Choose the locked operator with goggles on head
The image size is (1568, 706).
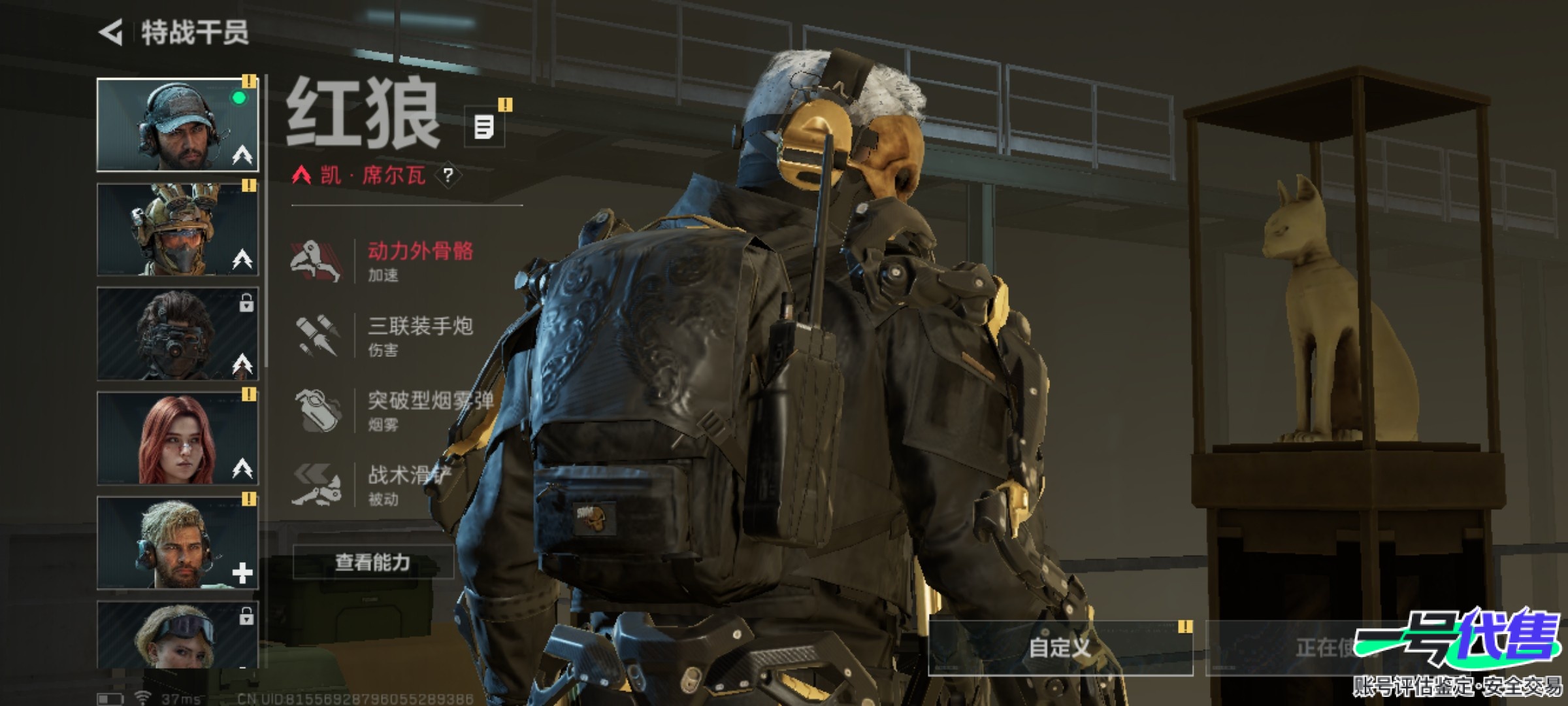coord(177,634)
